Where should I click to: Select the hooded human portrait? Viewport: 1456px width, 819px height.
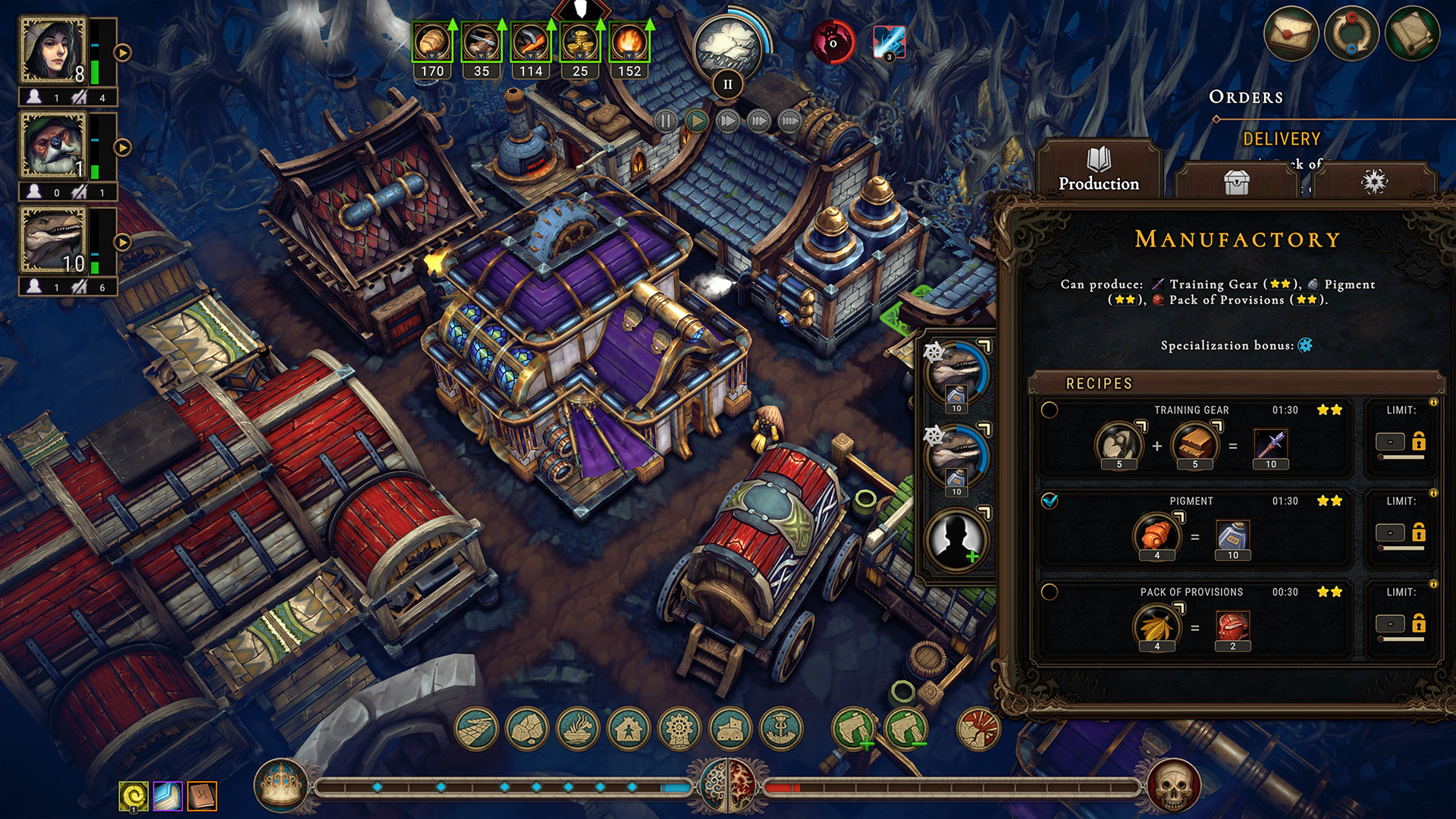tap(53, 51)
